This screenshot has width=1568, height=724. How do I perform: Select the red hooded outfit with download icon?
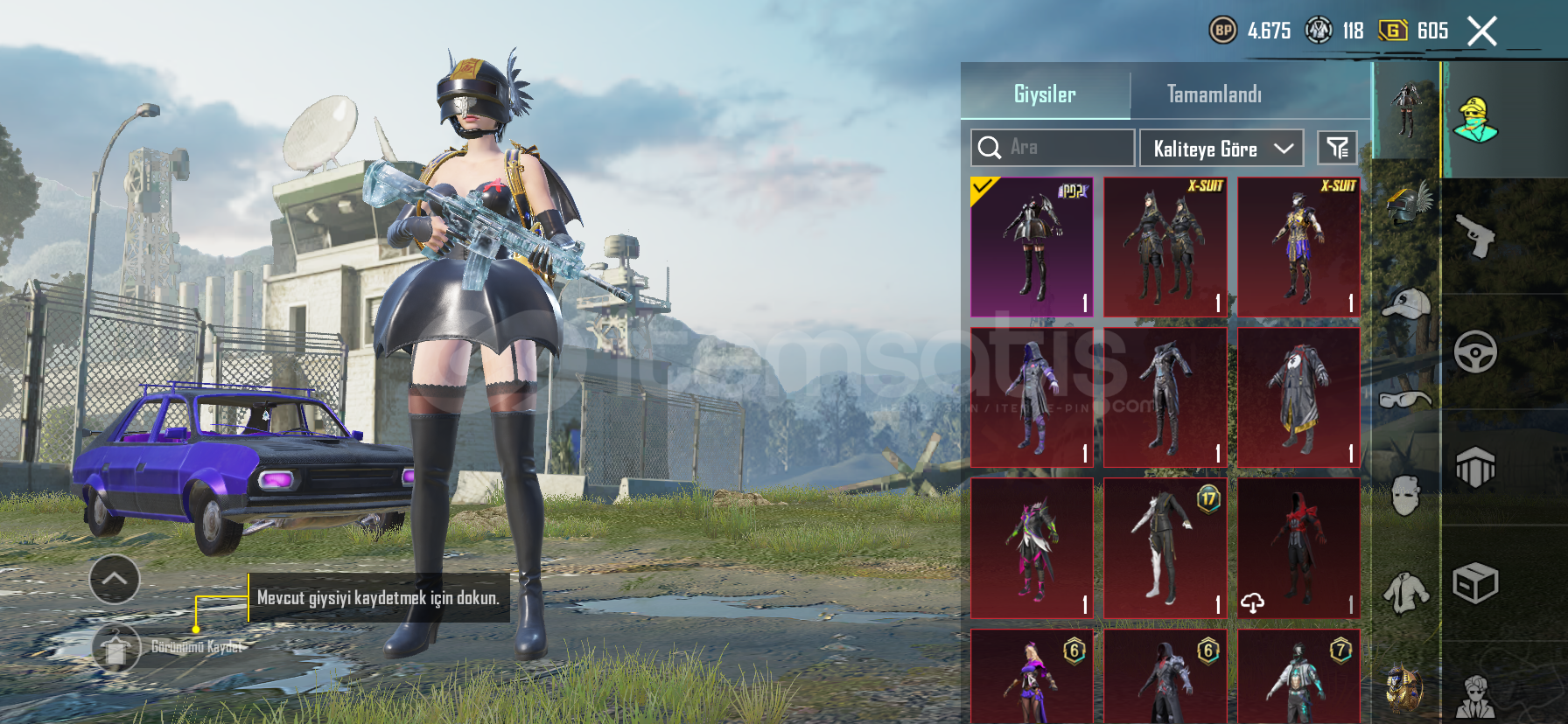pos(1298,548)
